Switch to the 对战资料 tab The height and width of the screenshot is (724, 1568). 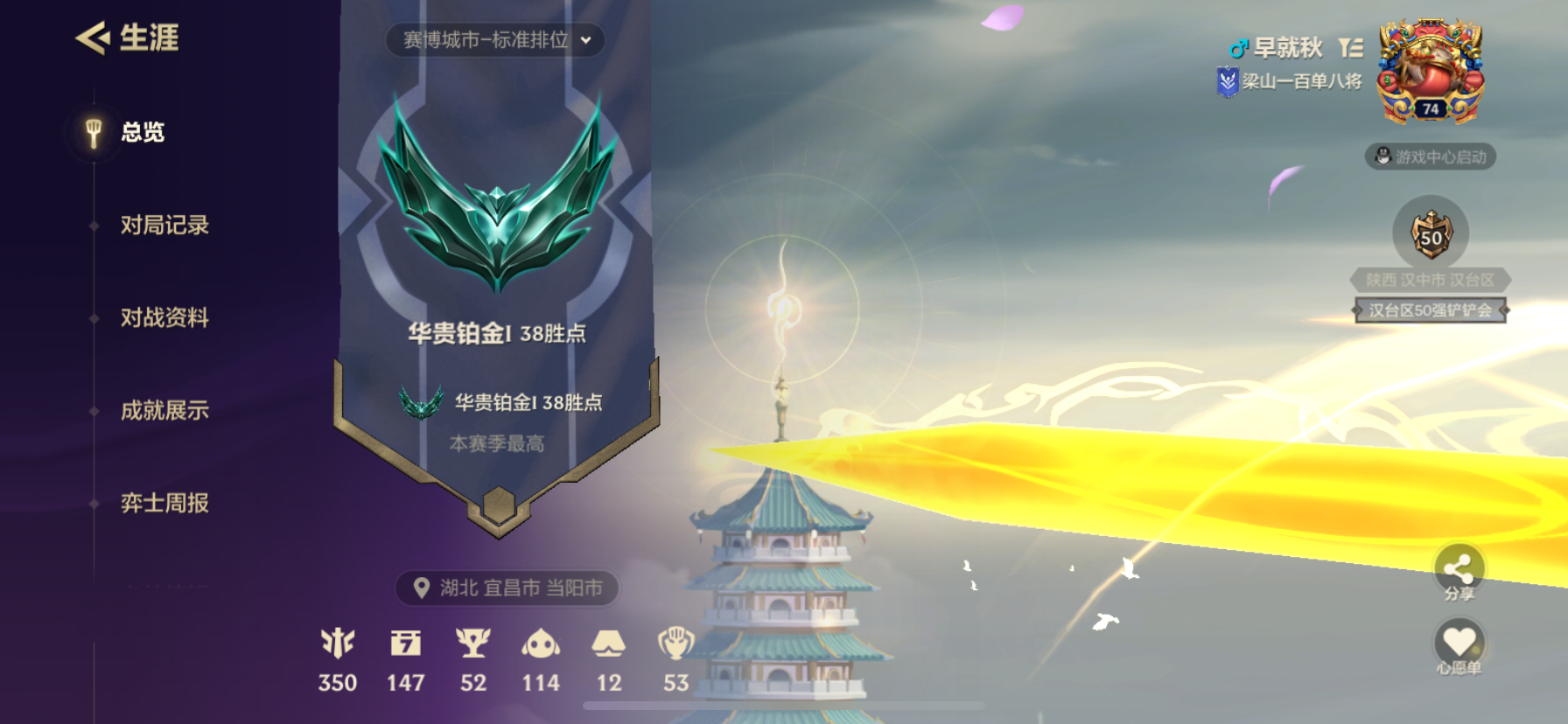pos(164,317)
